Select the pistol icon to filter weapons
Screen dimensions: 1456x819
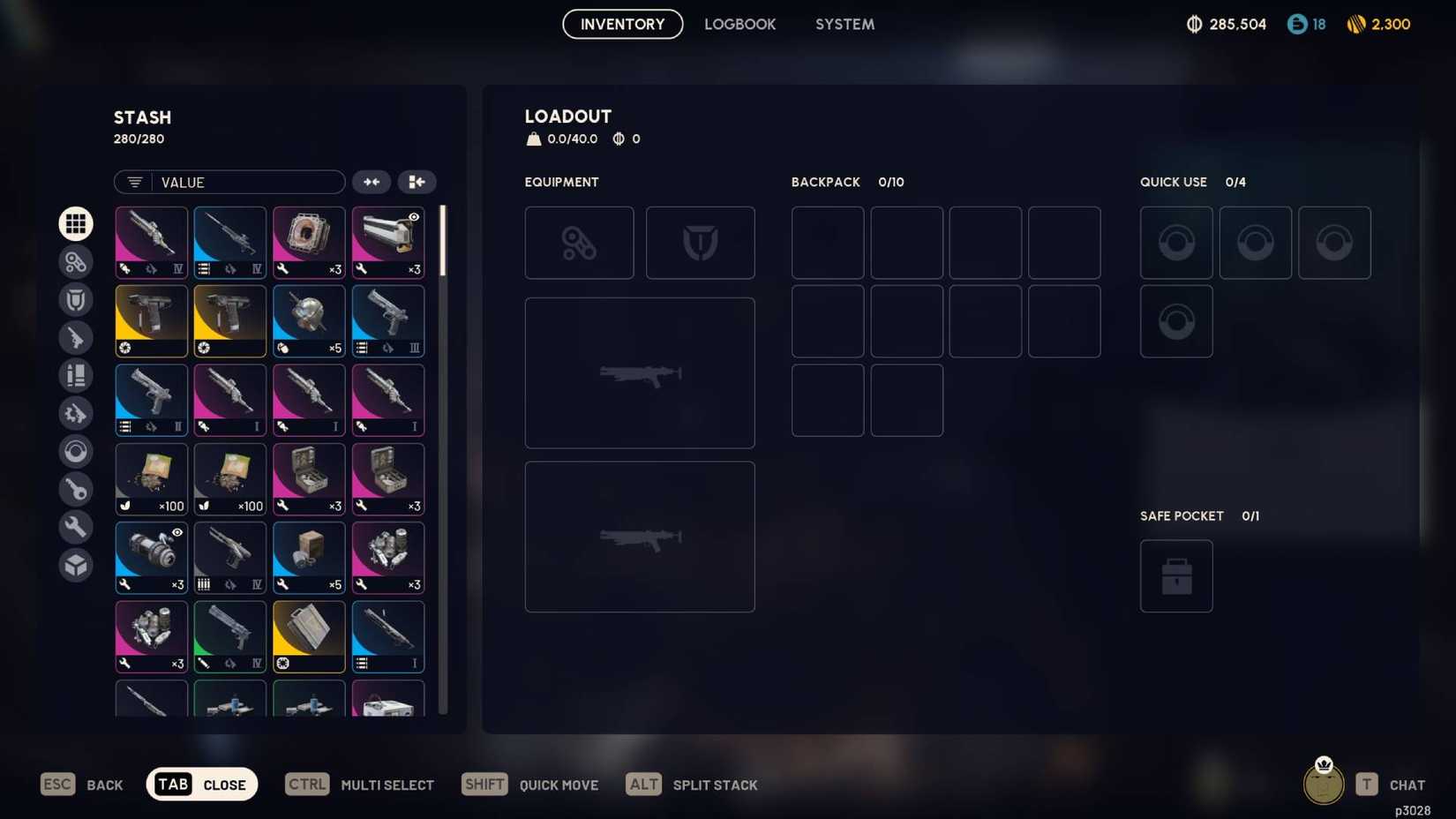[x=76, y=338]
